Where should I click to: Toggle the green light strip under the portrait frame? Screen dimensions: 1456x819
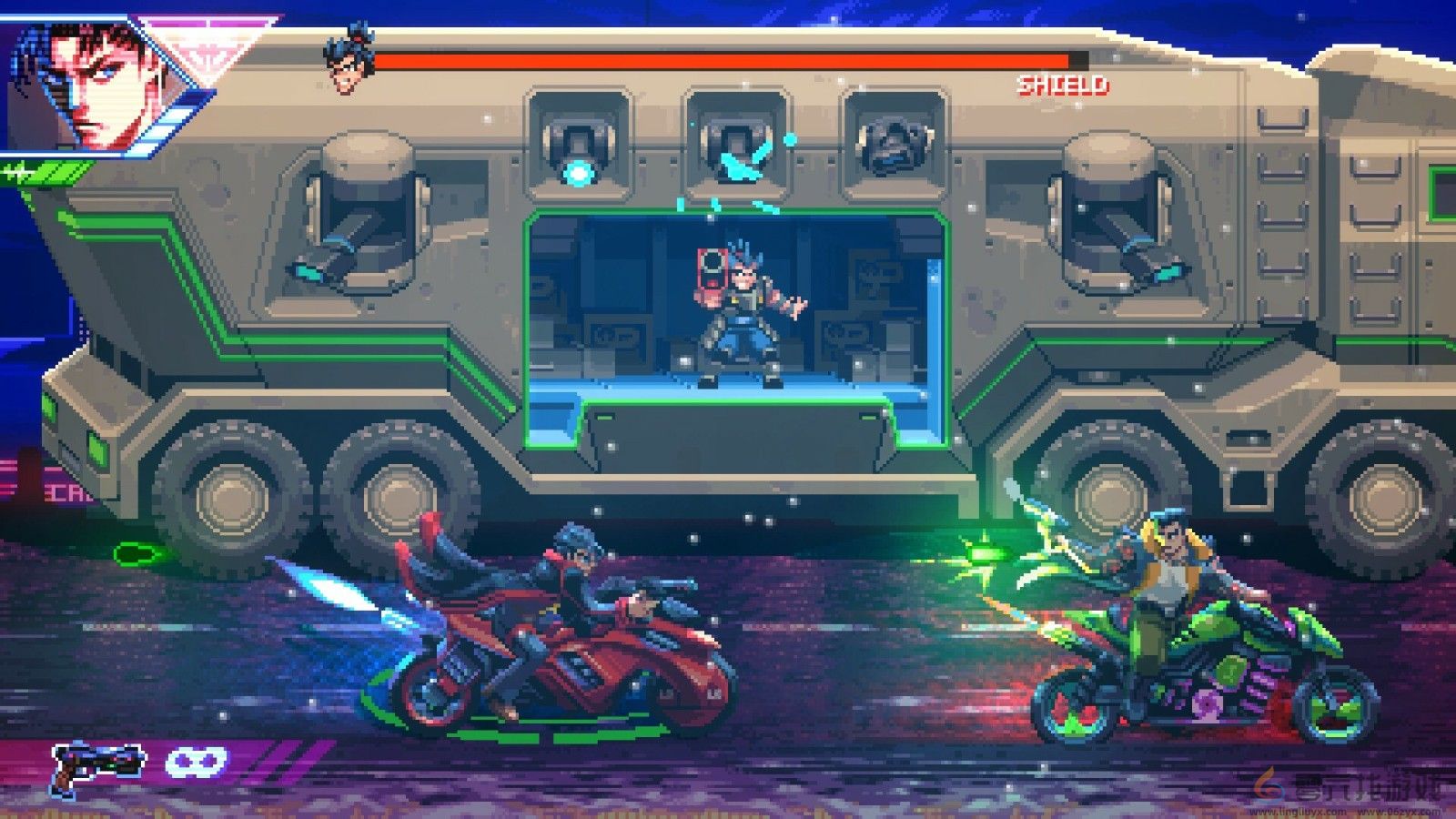pyautogui.click(x=41, y=173)
